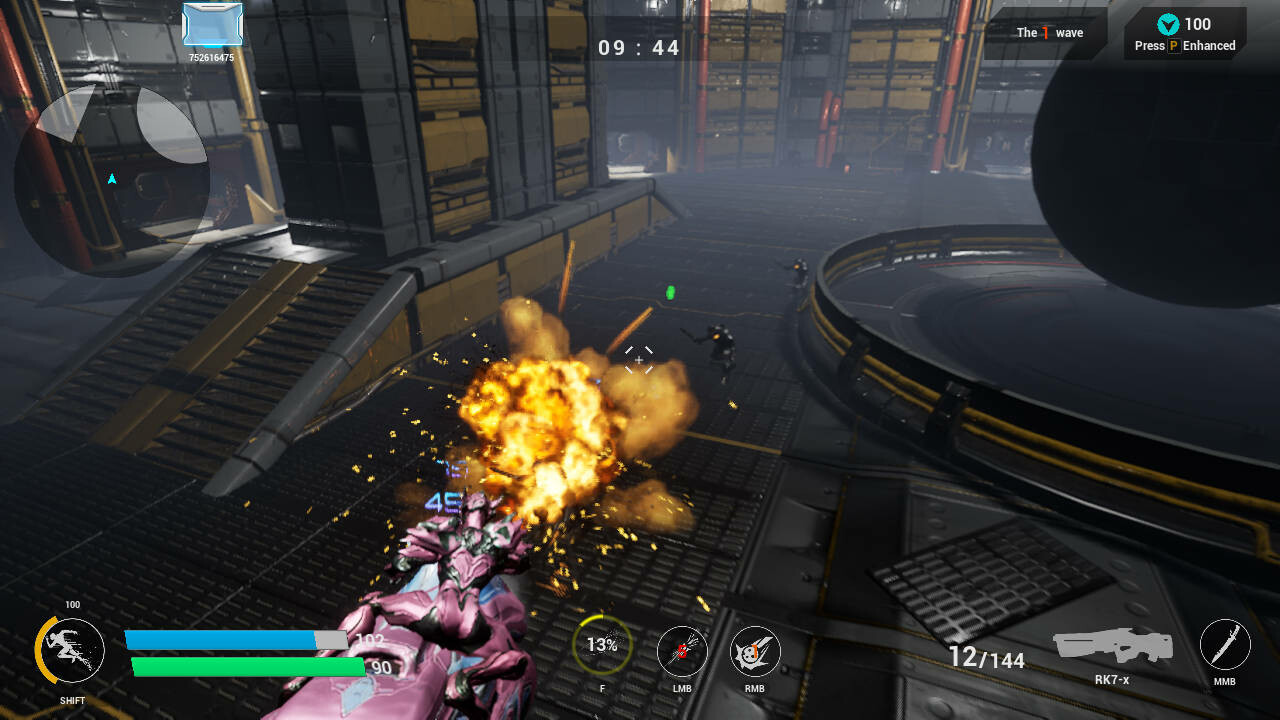Click the 13% charge ultimate ability ring

pos(602,645)
